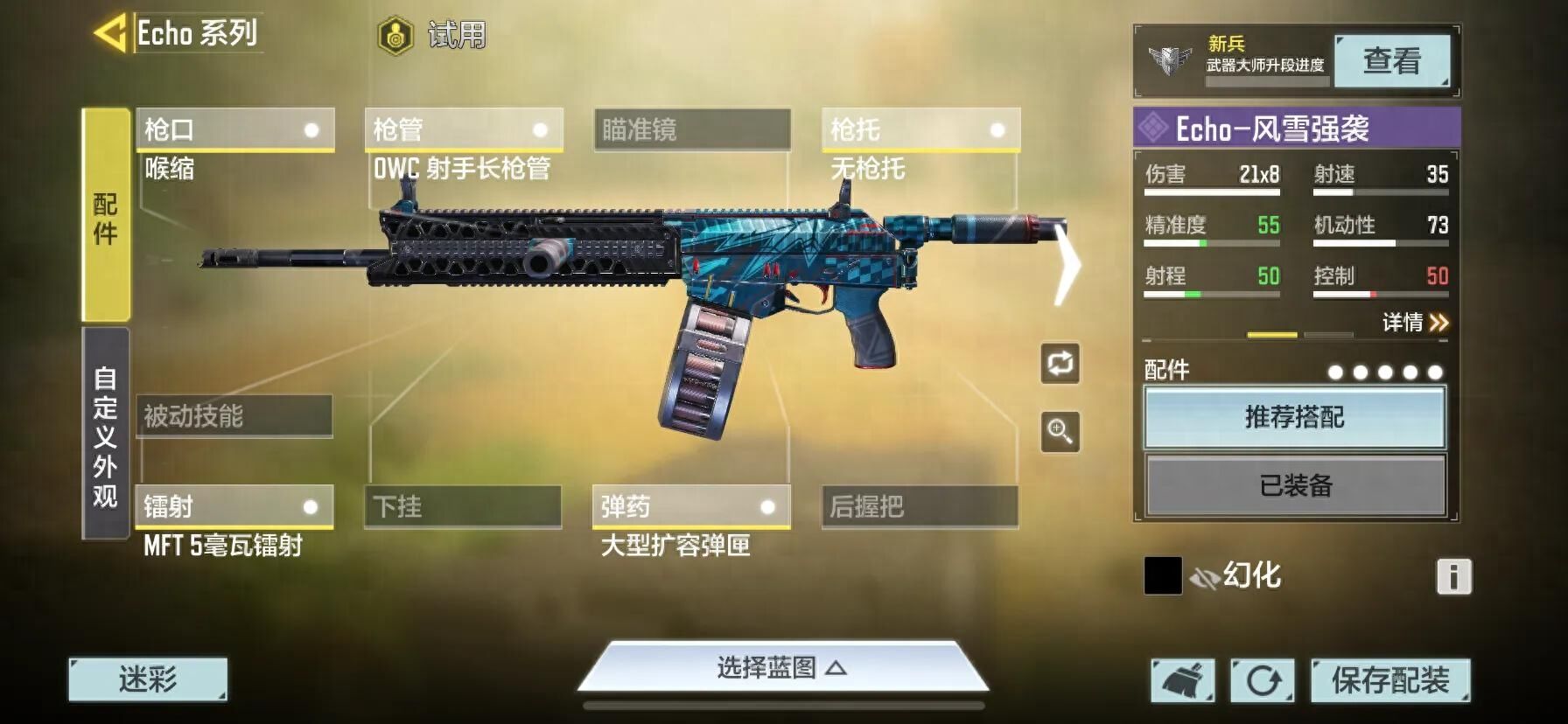Image resolution: width=1568 pixels, height=724 pixels.
Task: Choose the 瞄准镜 optic slot
Action: [x=692, y=130]
